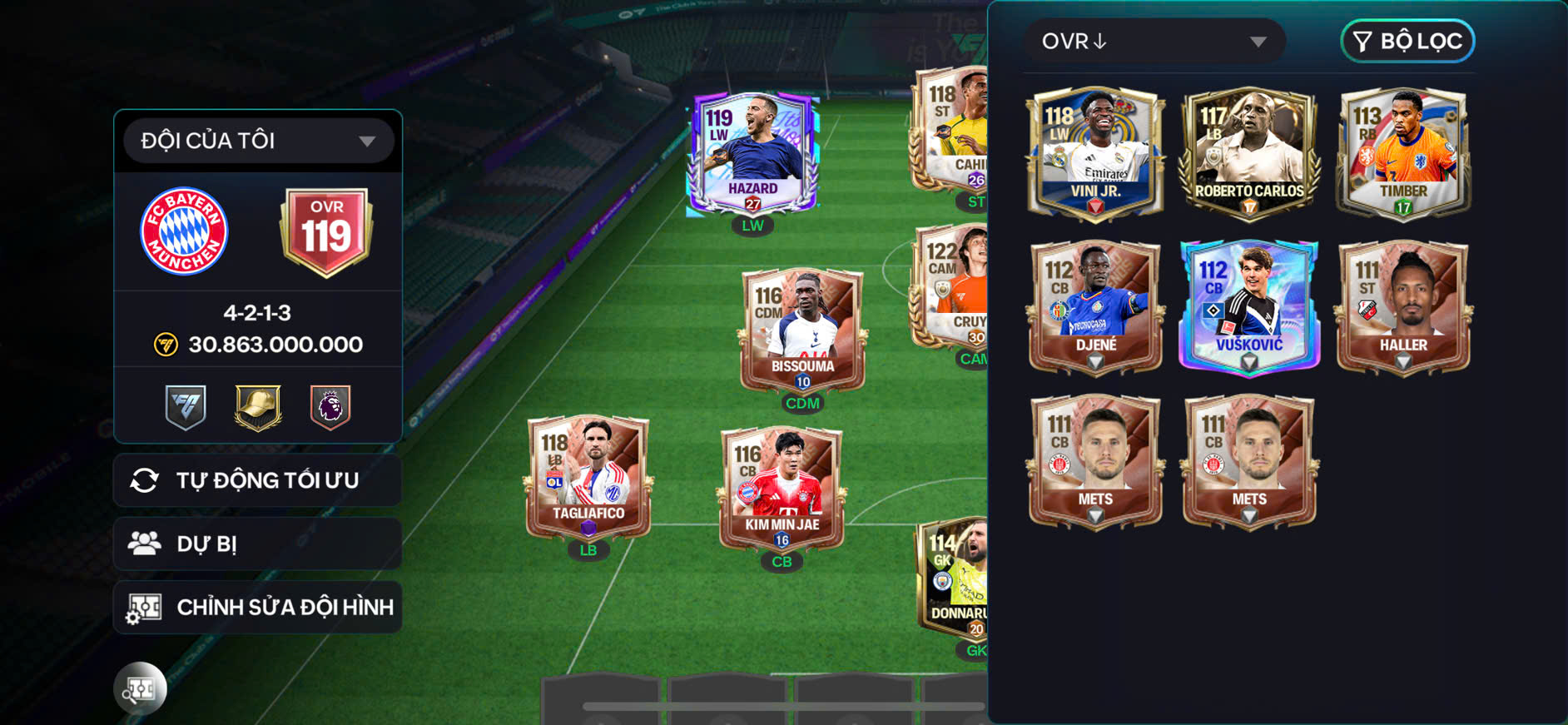The image size is (1568, 725).
Task: Select the Djené 112 CB card
Action: tap(1095, 307)
